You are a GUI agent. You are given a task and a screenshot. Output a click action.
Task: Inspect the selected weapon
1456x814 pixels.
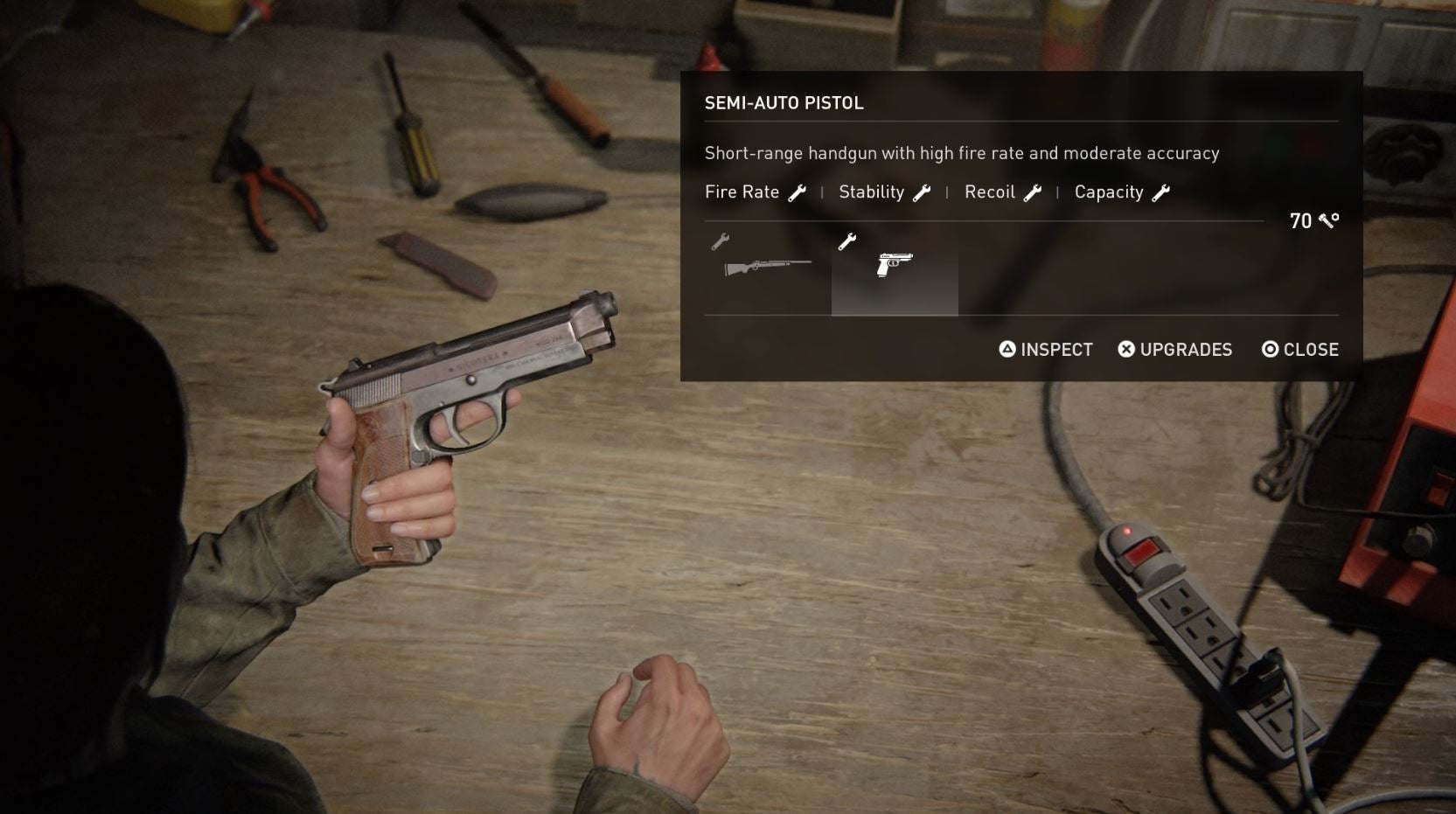[x=1046, y=350]
